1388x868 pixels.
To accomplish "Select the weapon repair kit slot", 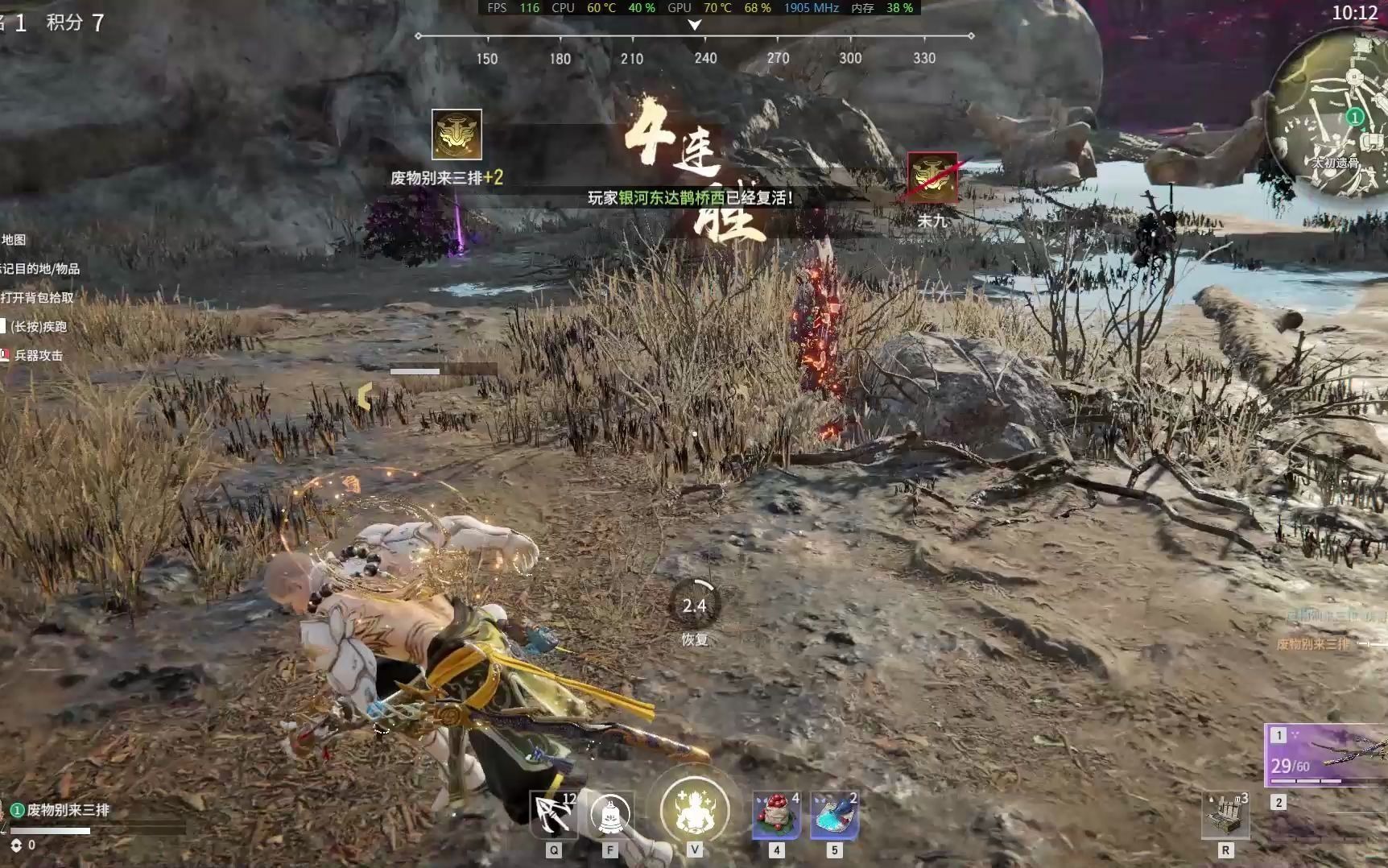I will pos(1225,815).
